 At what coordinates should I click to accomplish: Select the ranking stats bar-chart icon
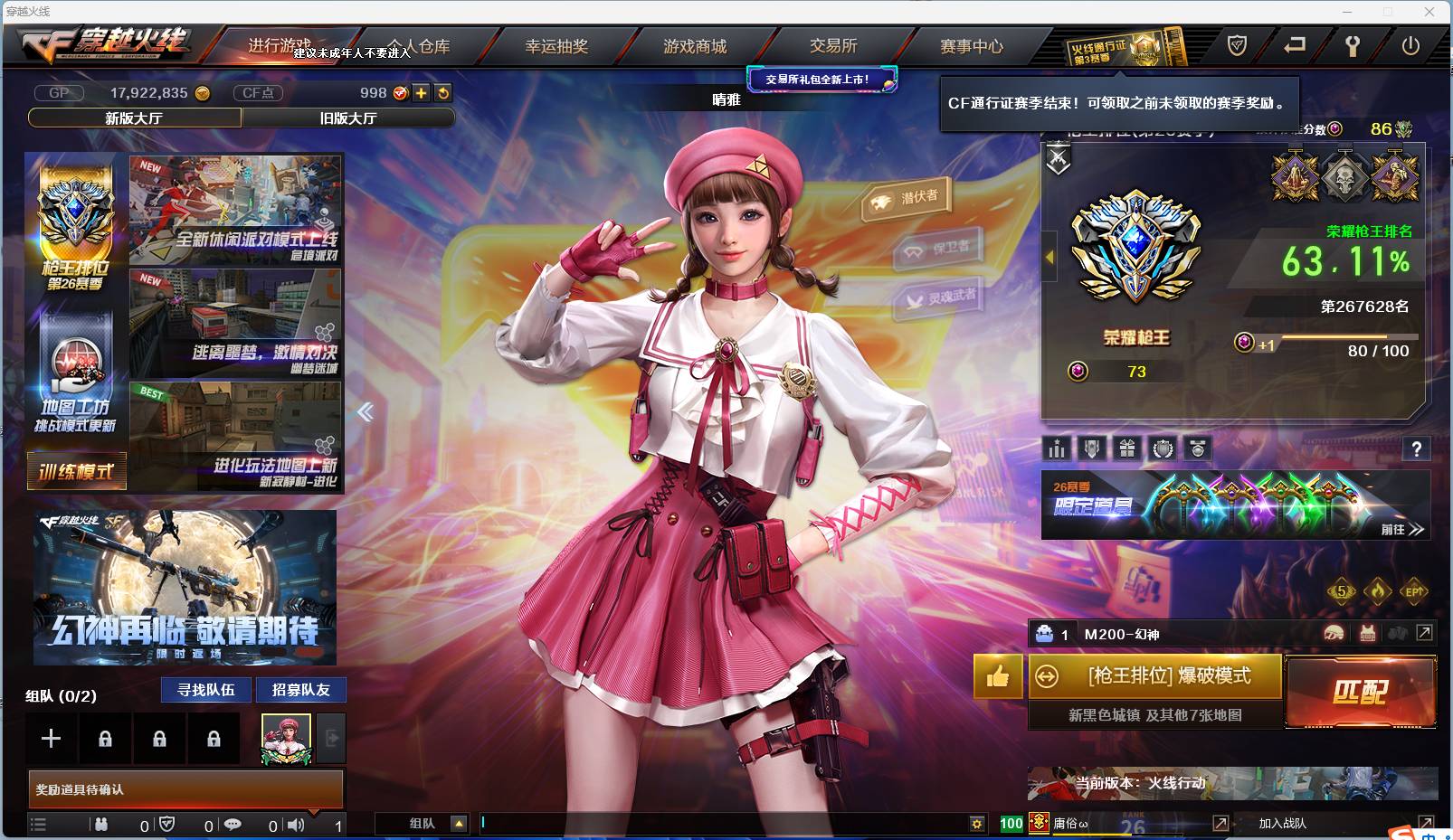[1057, 449]
